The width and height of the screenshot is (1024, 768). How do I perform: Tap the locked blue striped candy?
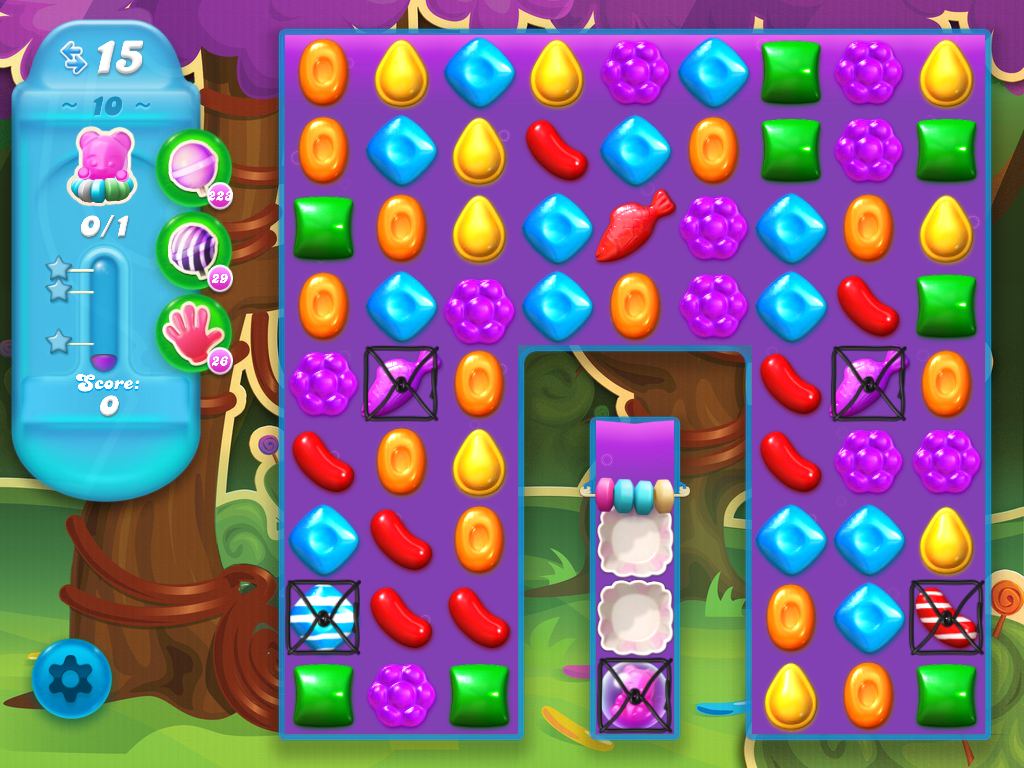point(323,617)
